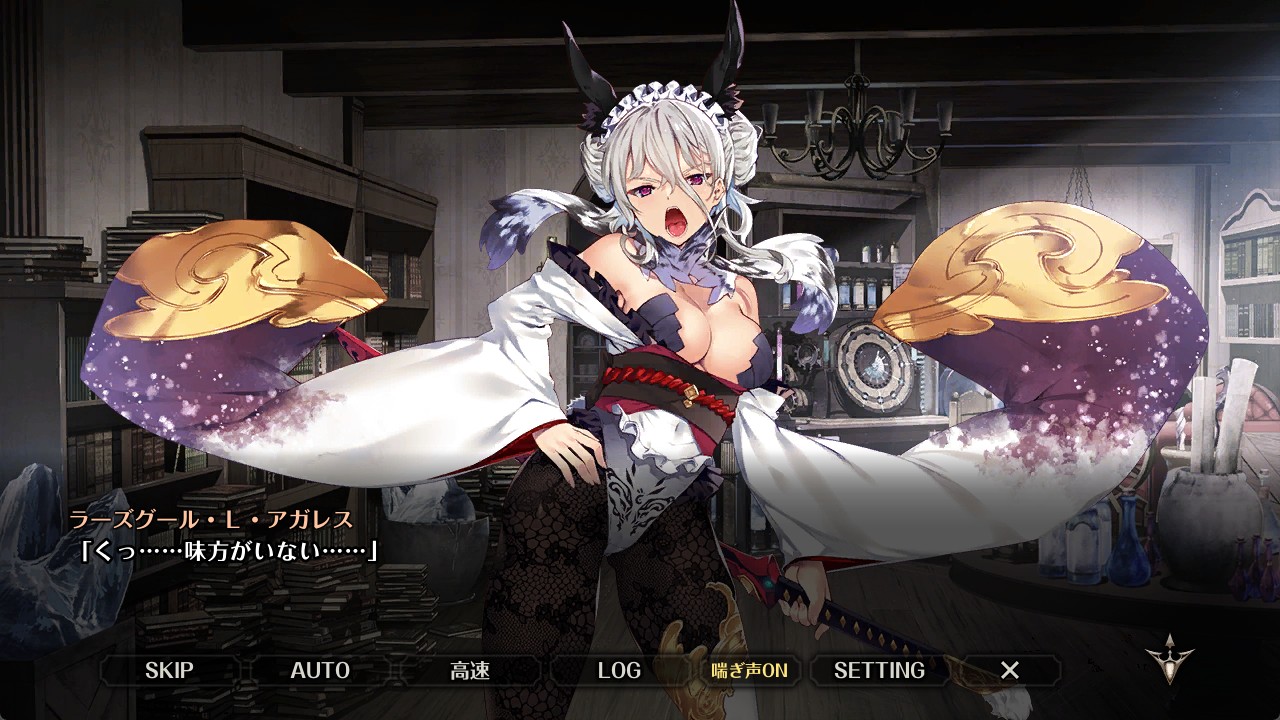
Task: Open the dialogue LOG
Action: (x=619, y=670)
